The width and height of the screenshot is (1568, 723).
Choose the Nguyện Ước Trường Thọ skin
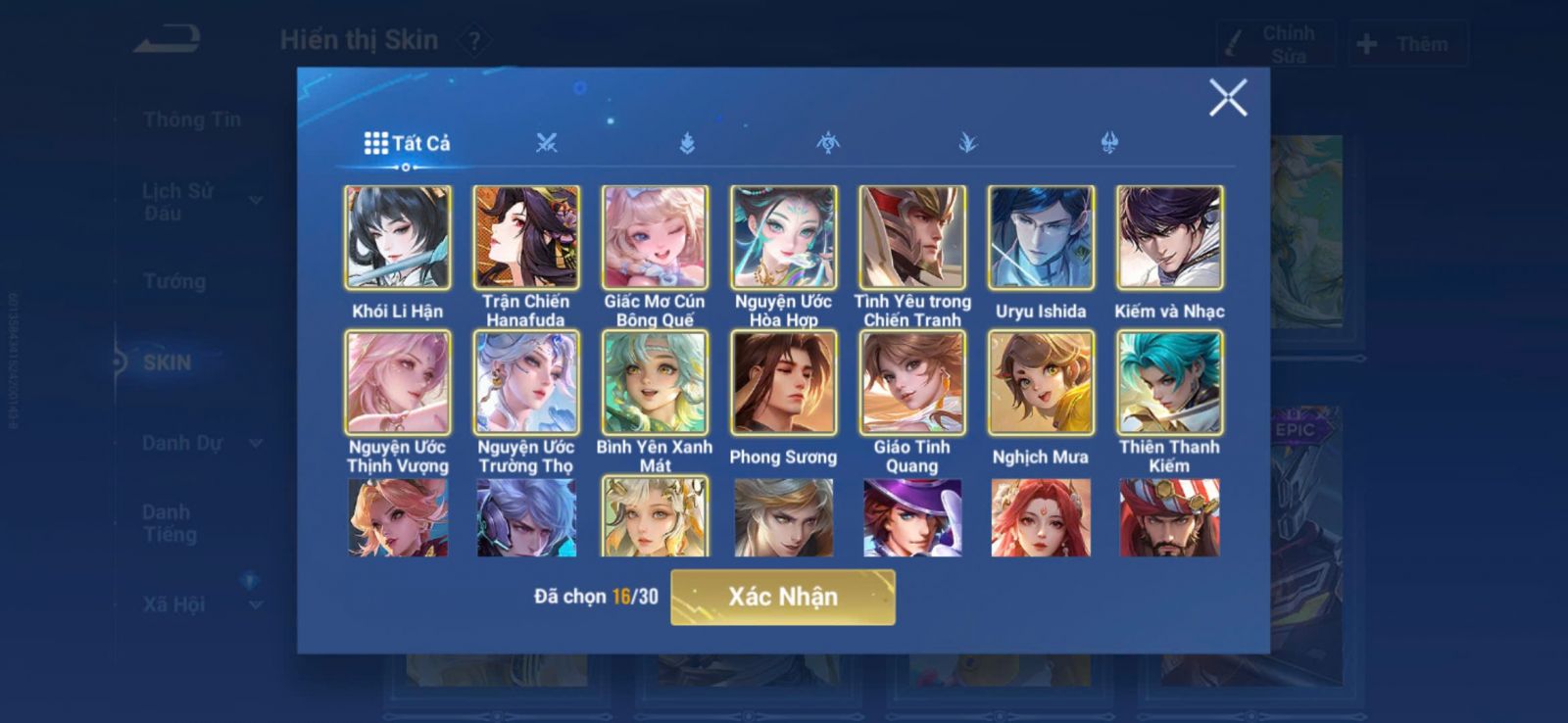[x=526, y=383]
